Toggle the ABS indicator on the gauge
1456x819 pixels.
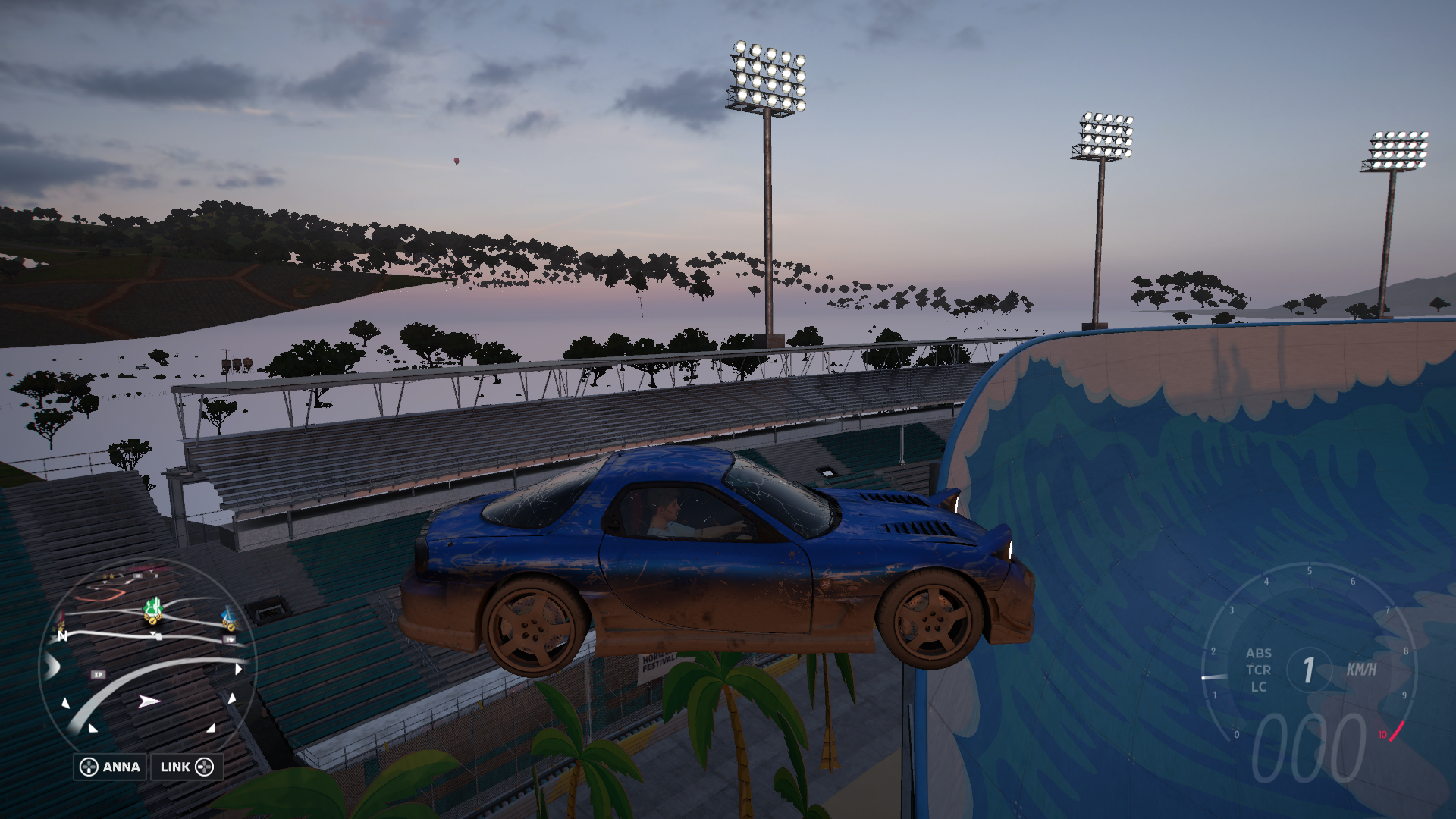1259,653
